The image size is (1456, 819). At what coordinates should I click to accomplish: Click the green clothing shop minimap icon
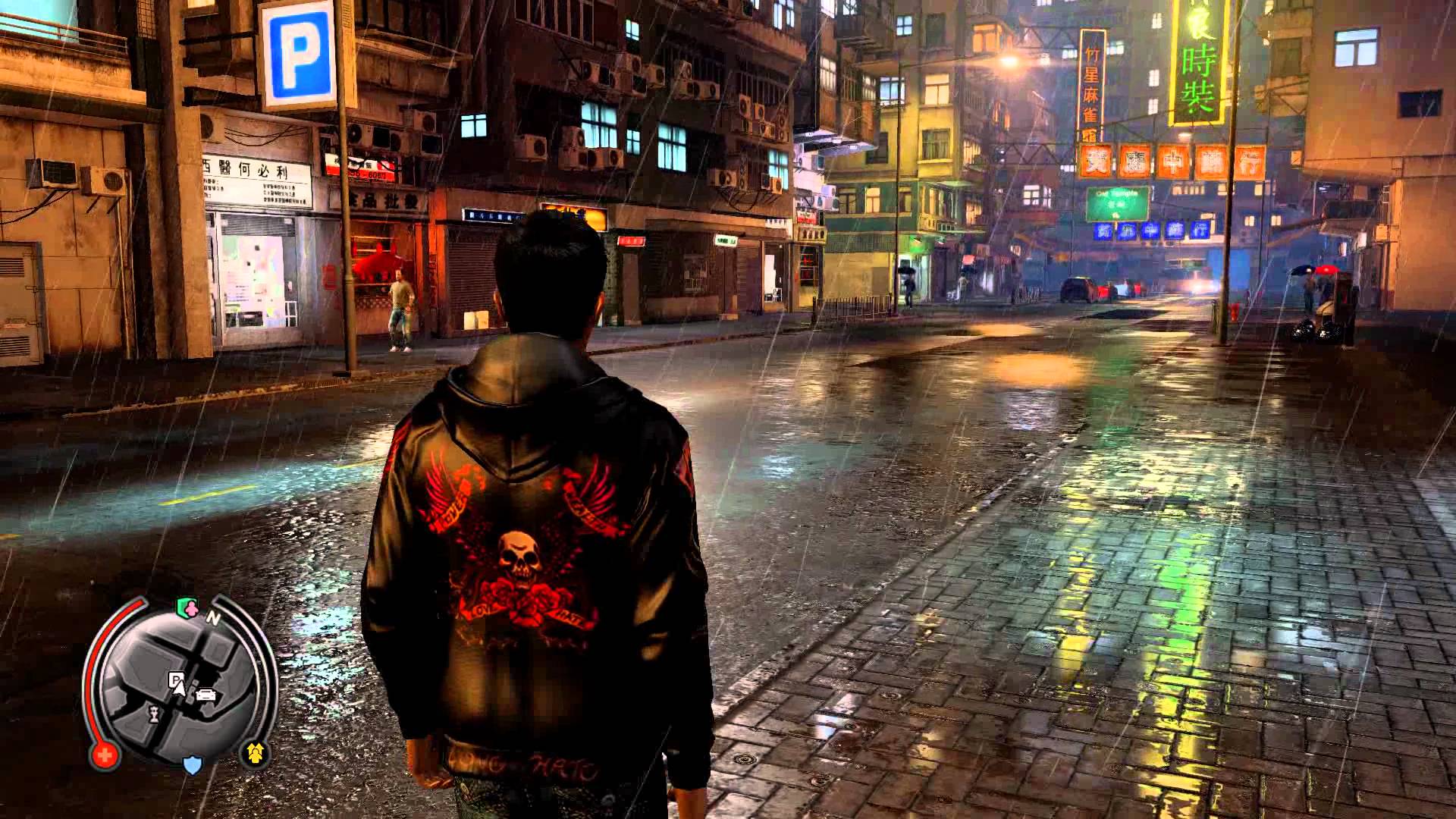click(189, 607)
